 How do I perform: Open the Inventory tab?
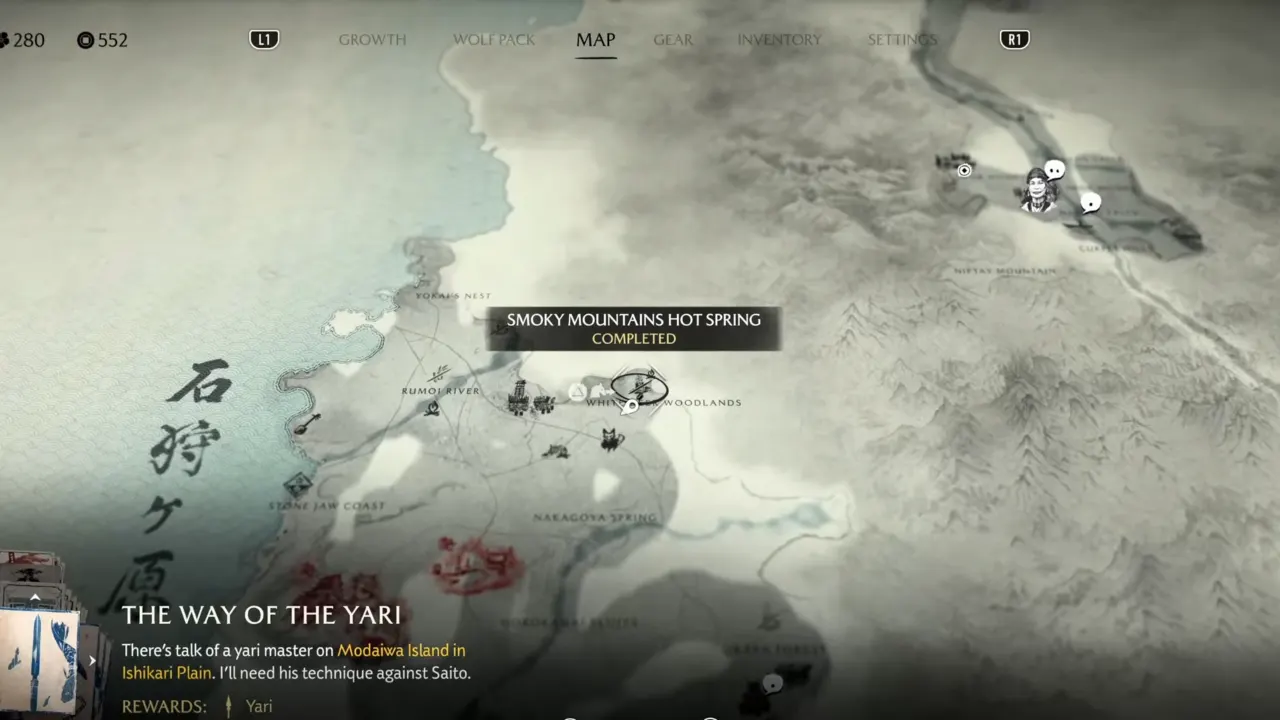(779, 40)
